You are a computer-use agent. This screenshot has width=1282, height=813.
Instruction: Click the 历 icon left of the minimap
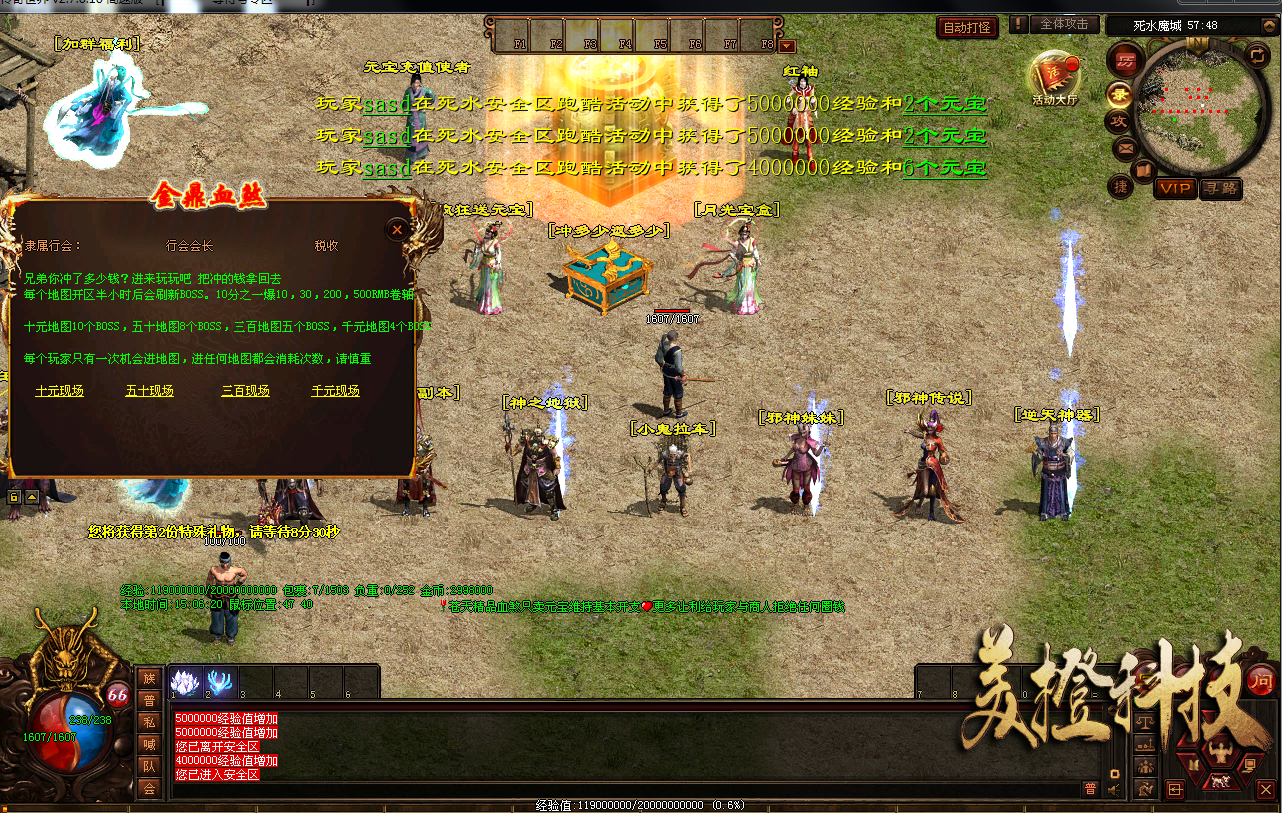[x=1127, y=61]
